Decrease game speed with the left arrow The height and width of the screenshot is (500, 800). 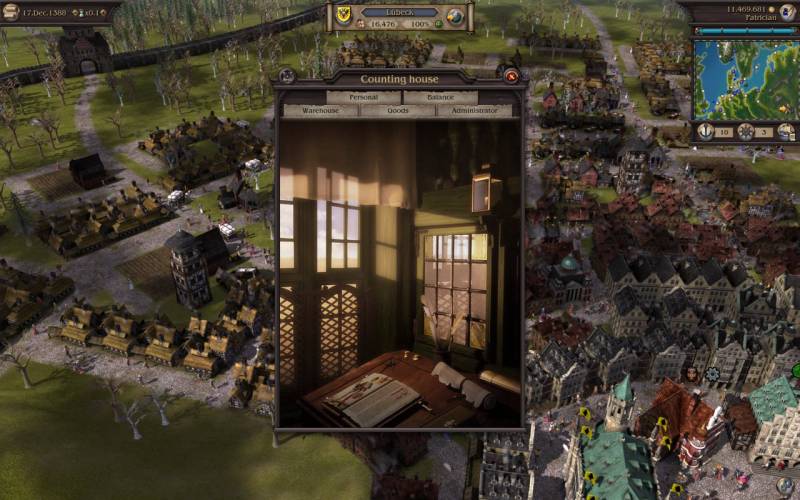[73, 12]
